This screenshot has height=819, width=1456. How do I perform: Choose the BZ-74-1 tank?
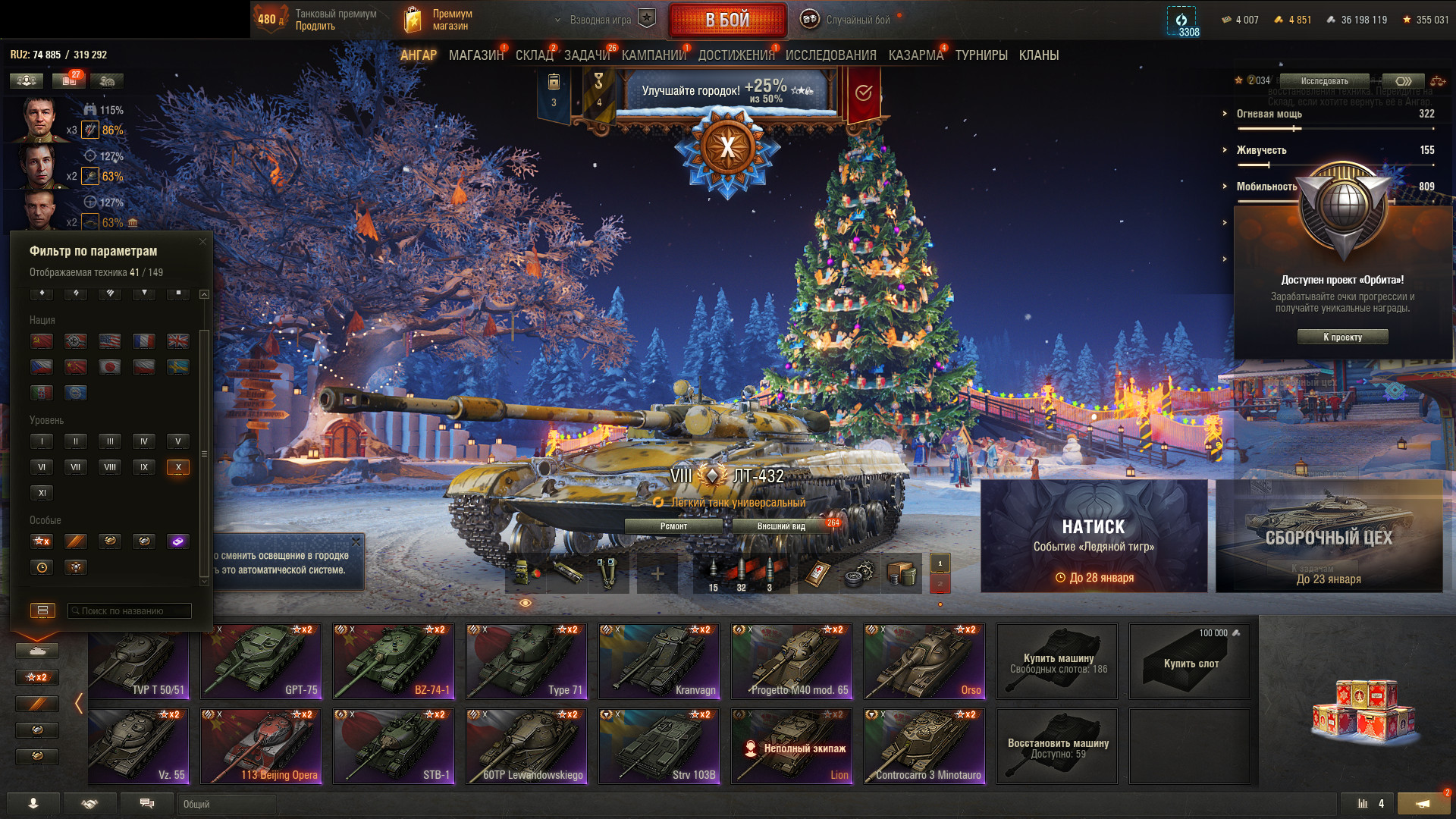click(393, 661)
